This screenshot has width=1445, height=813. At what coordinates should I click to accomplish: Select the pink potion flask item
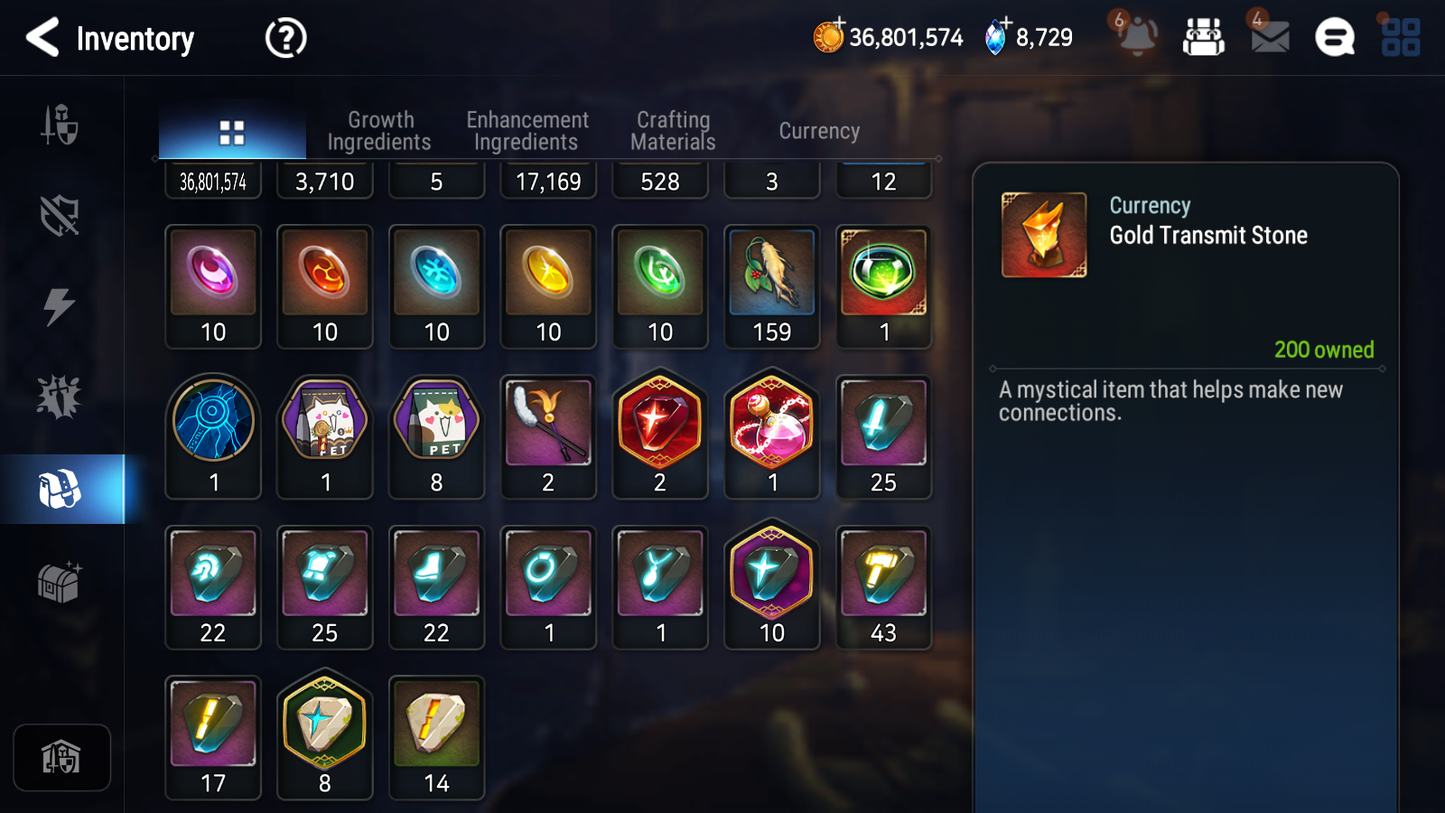[771, 436]
